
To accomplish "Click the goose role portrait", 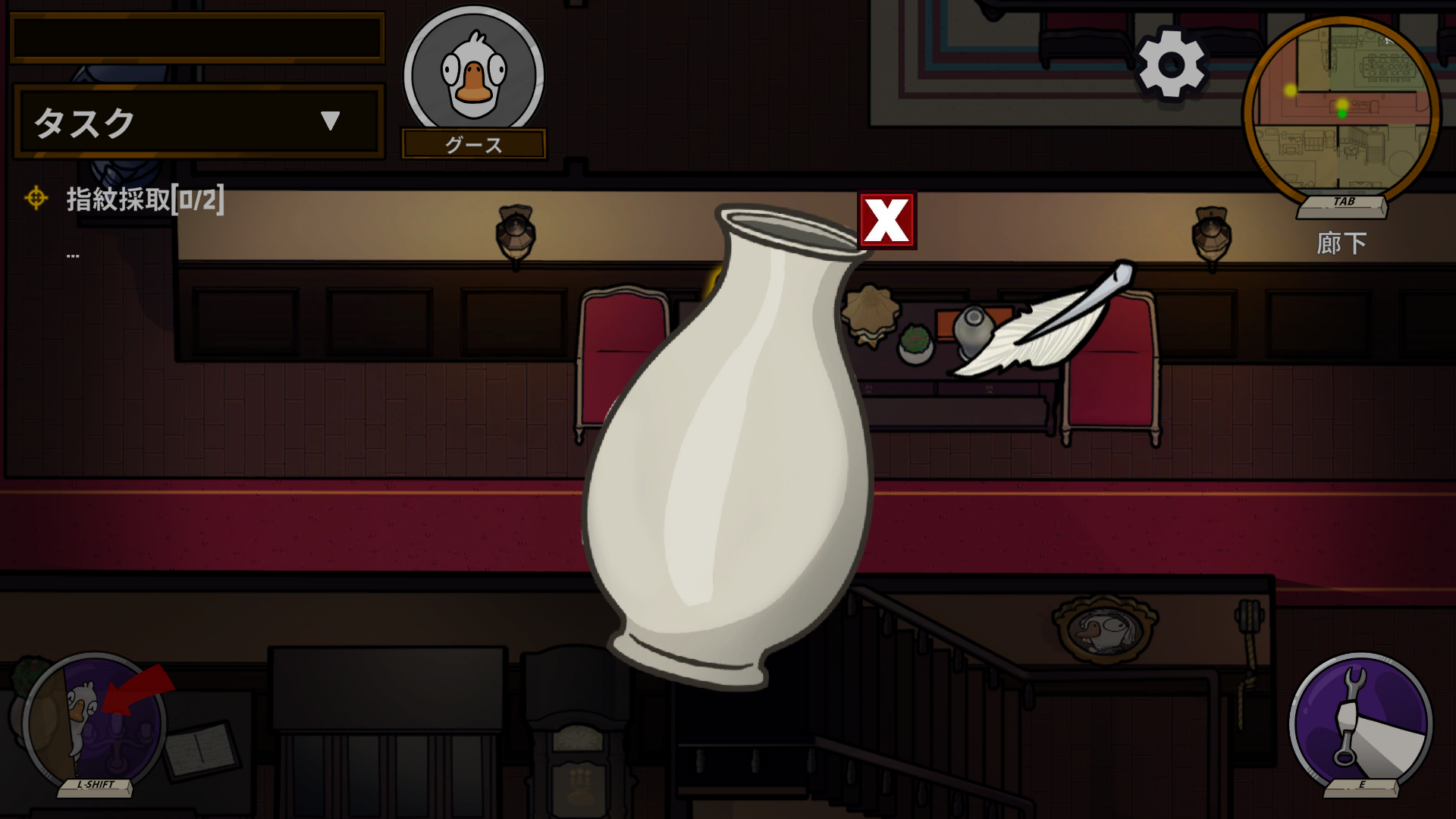I will point(473,74).
